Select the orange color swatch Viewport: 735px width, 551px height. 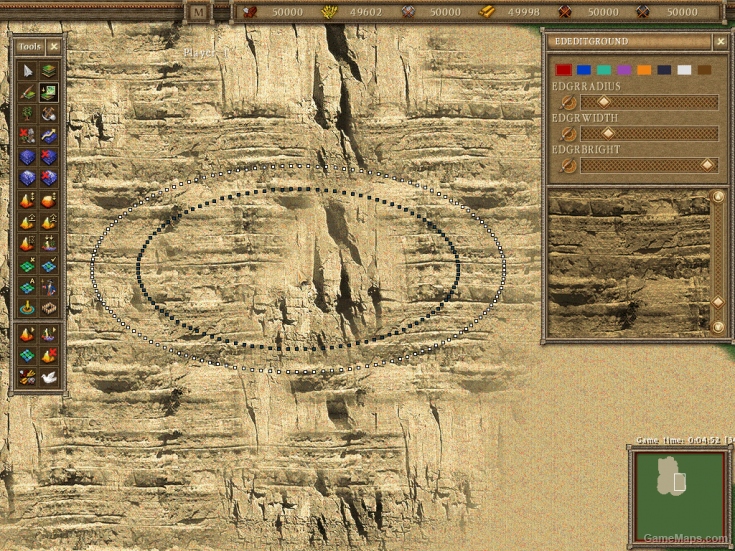644,70
